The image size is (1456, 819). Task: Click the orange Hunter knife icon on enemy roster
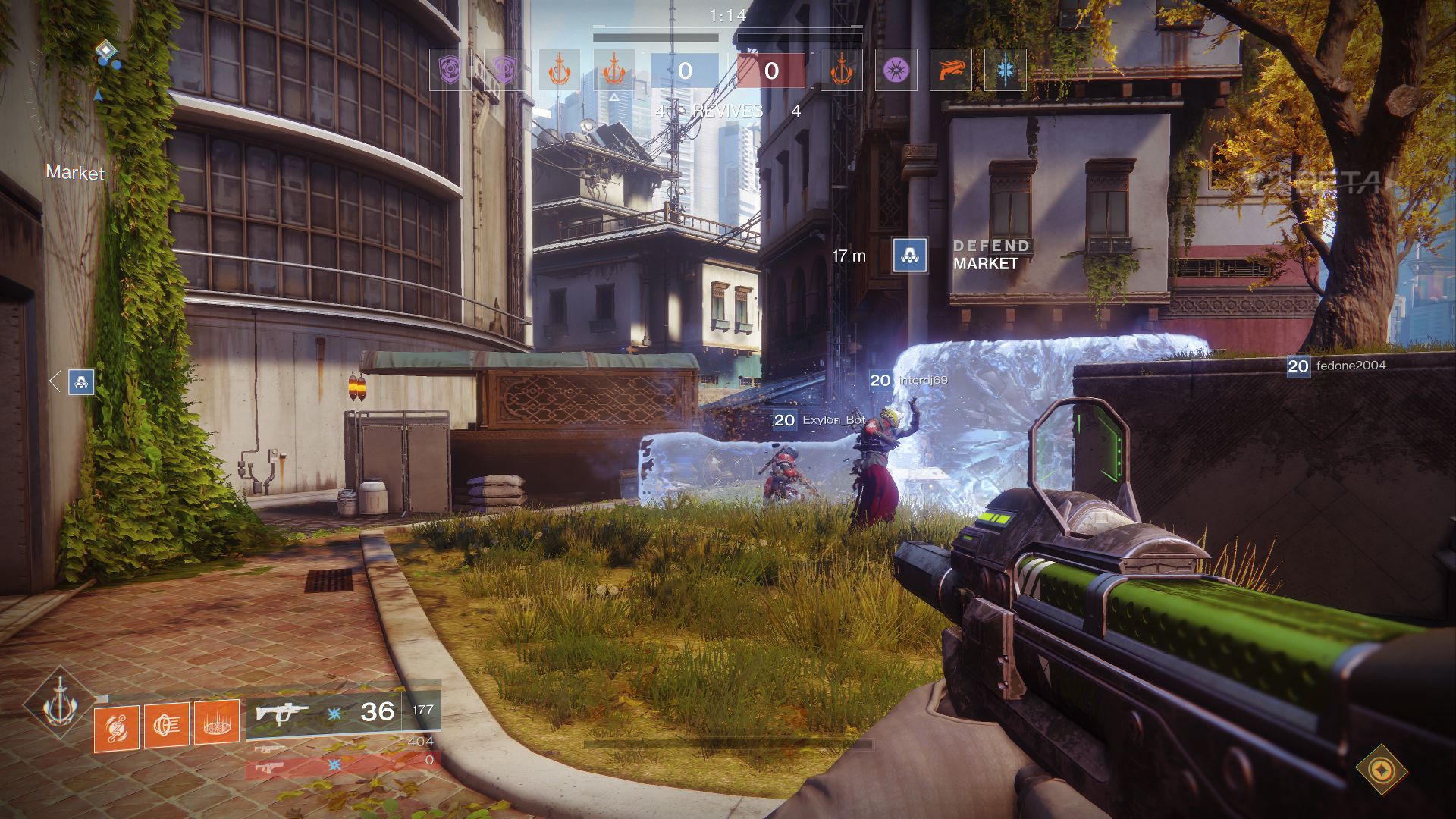click(x=952, y=71)
